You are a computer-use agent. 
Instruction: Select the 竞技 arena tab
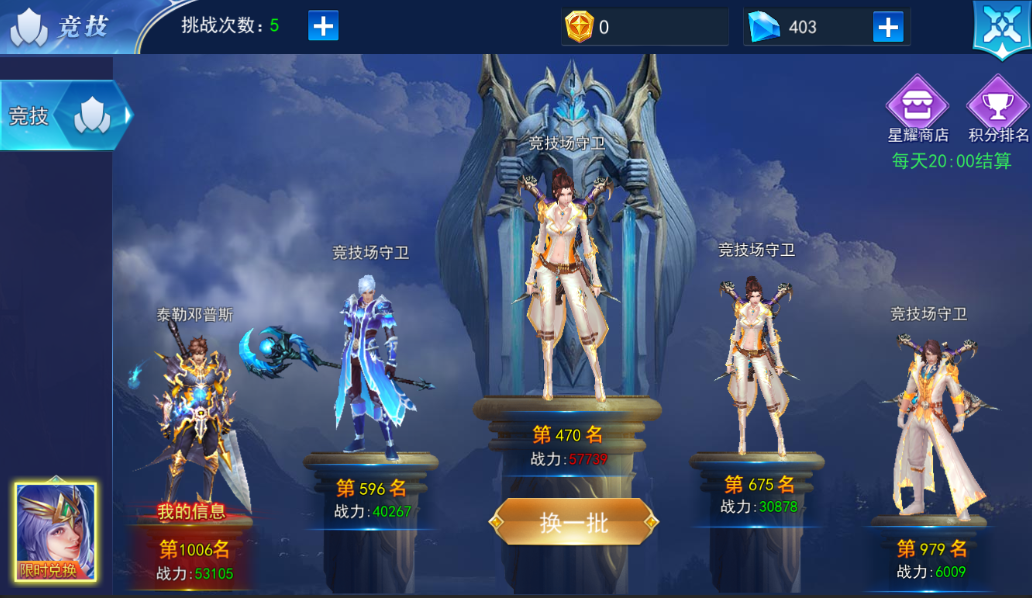pos(64,116)
